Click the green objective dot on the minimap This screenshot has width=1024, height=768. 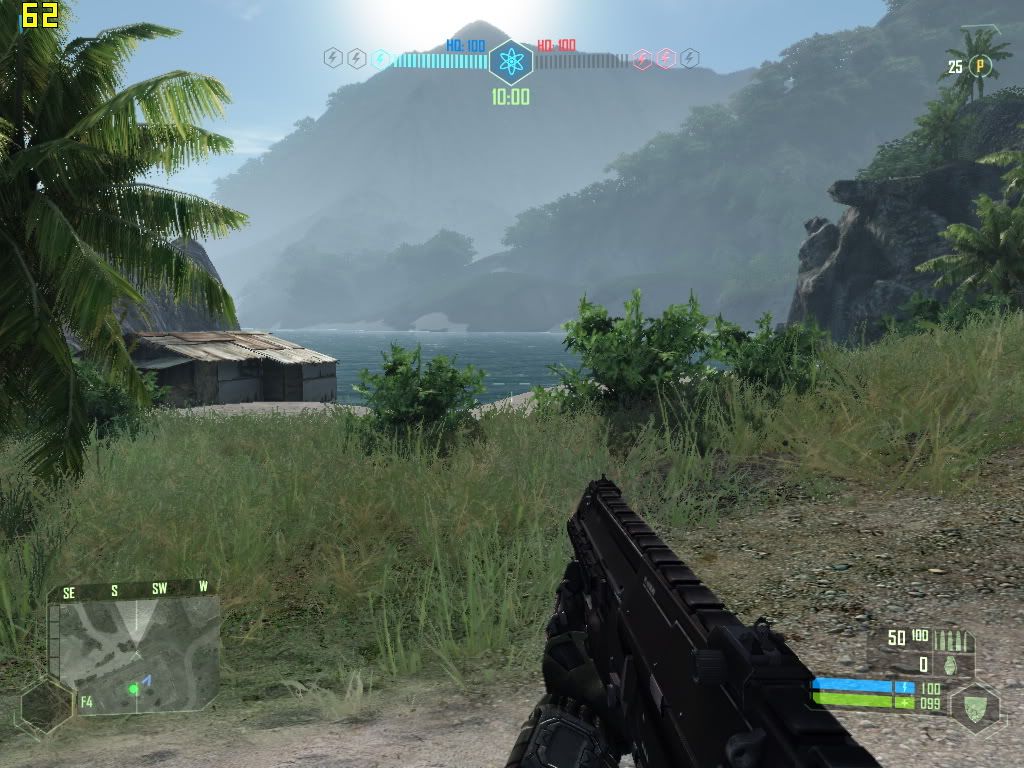click(132, 689)
